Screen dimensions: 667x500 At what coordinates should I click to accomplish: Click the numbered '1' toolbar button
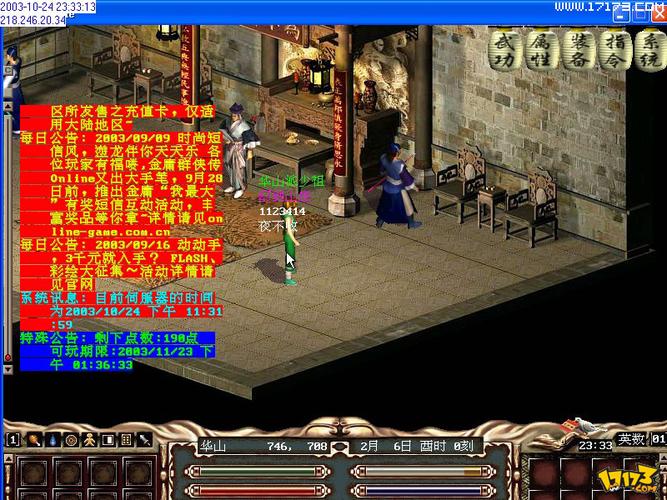tap(12, 440)
